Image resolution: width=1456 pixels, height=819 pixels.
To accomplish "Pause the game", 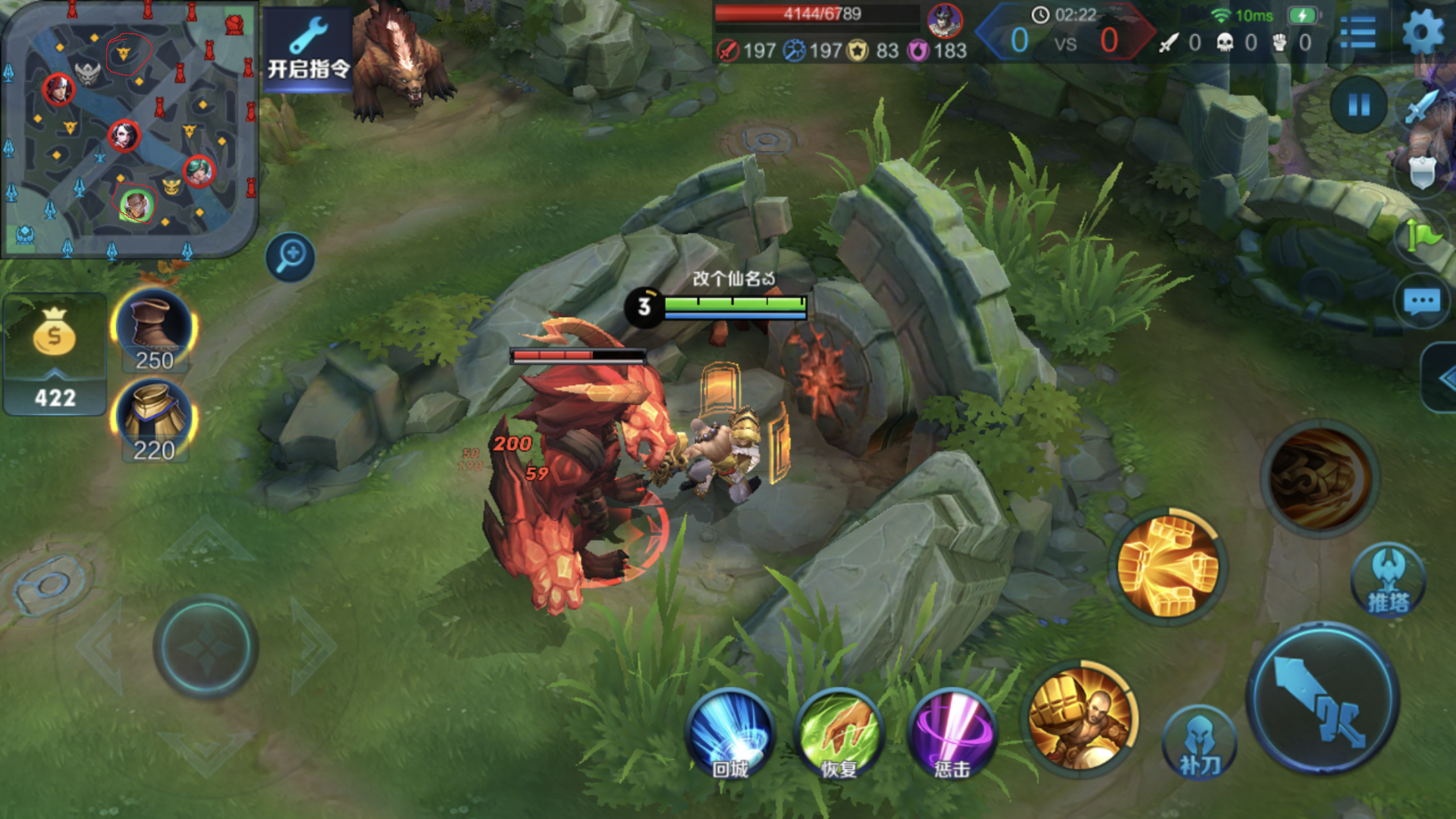I will tap(1358, 105).
